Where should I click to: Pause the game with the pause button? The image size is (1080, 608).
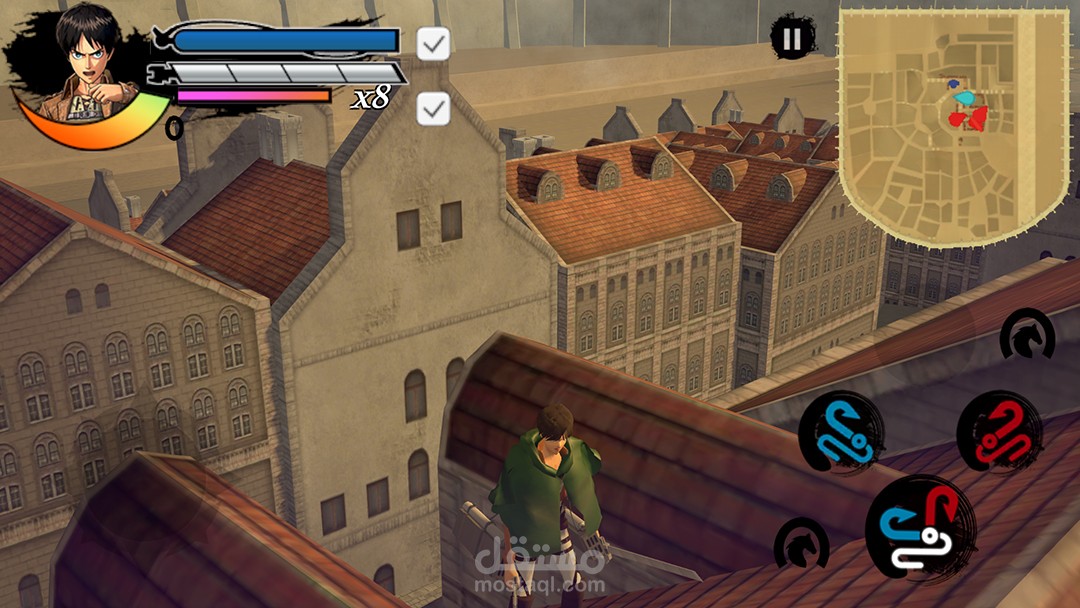click(791, 39)
